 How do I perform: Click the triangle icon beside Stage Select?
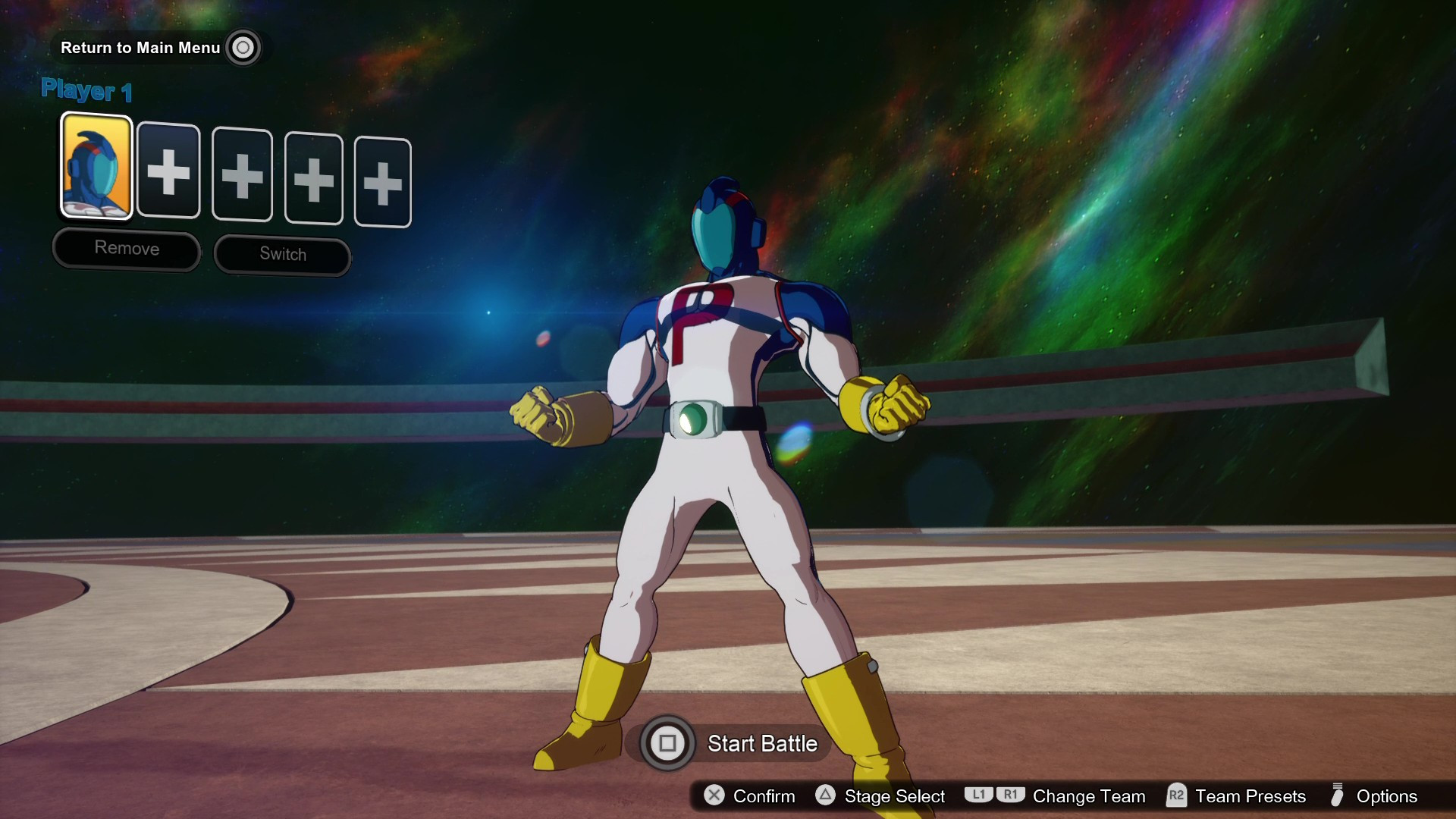[x=824, y=796]
